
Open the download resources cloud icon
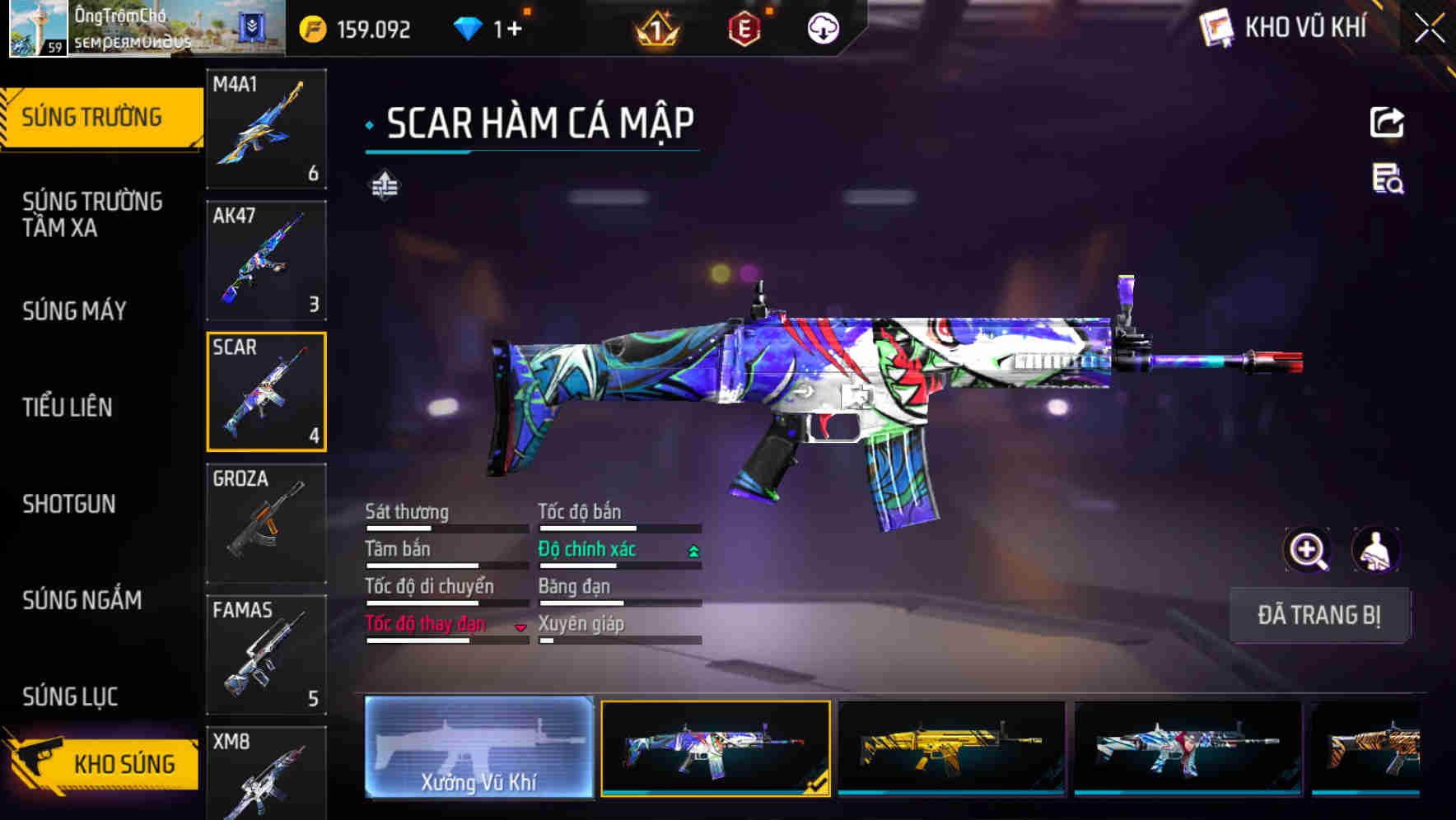821,27
